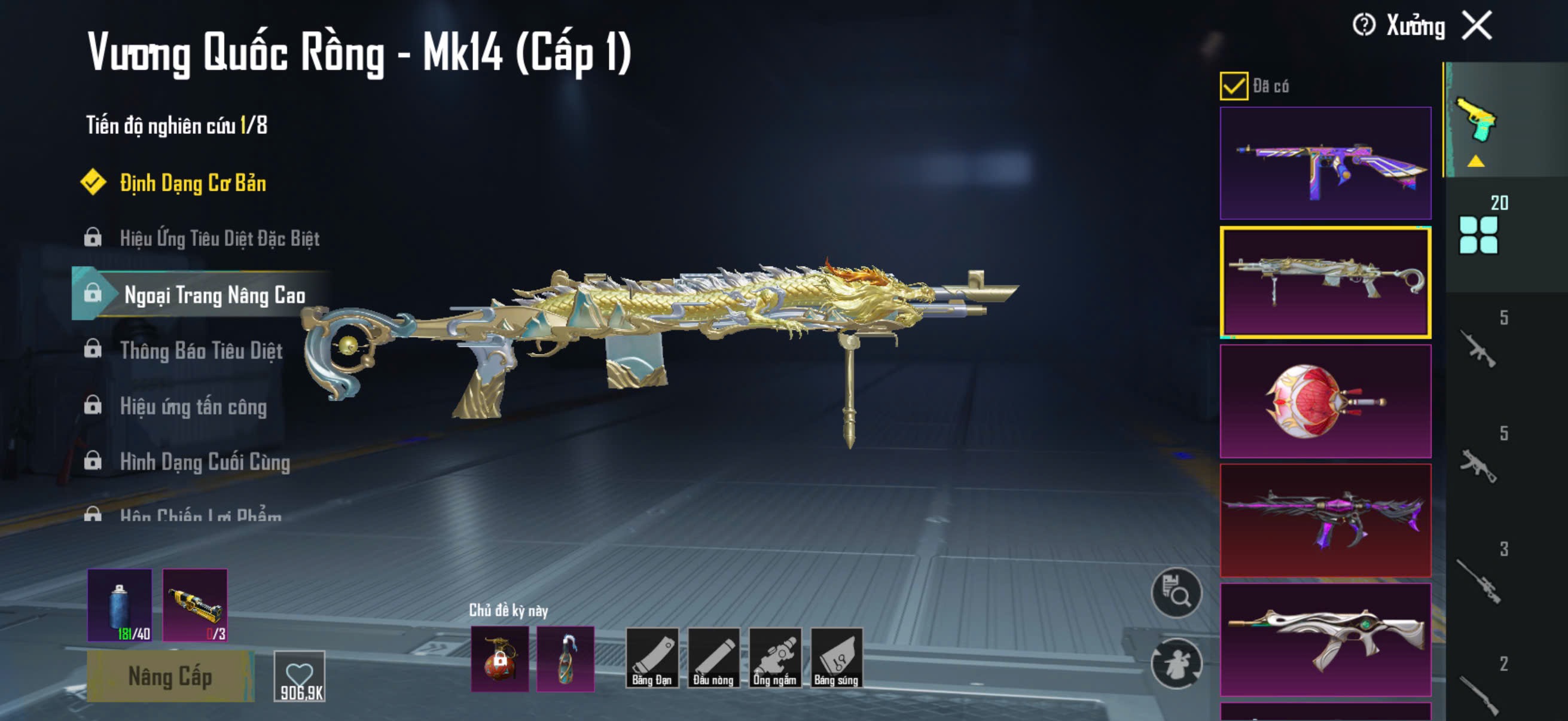Open the Thông Báo Tiêu Diệt entry
1568x721 pixels.
[x=201, y=350]
